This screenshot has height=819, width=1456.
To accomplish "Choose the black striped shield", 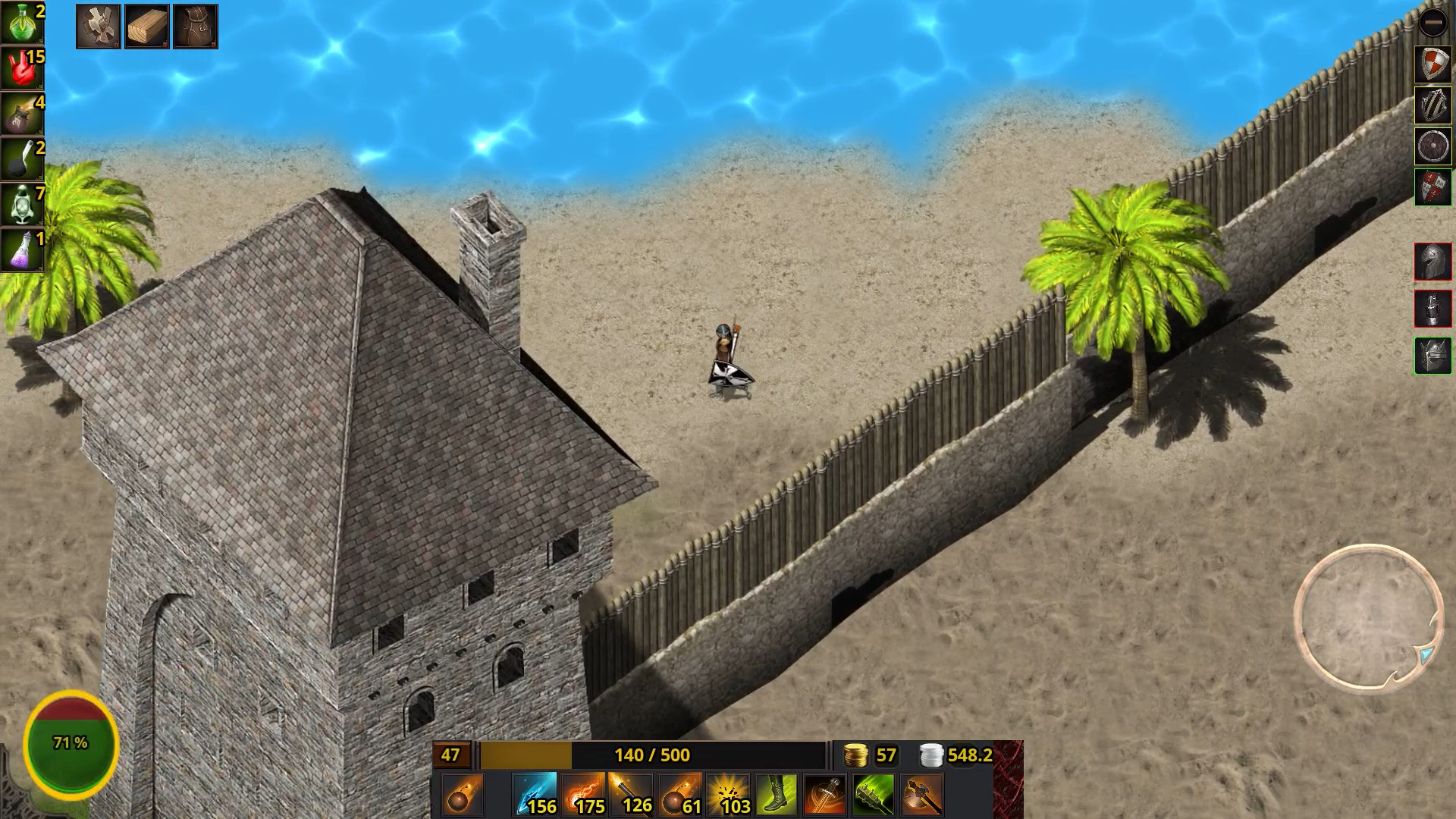I will pyautogui.click(x=1432, y=105).
